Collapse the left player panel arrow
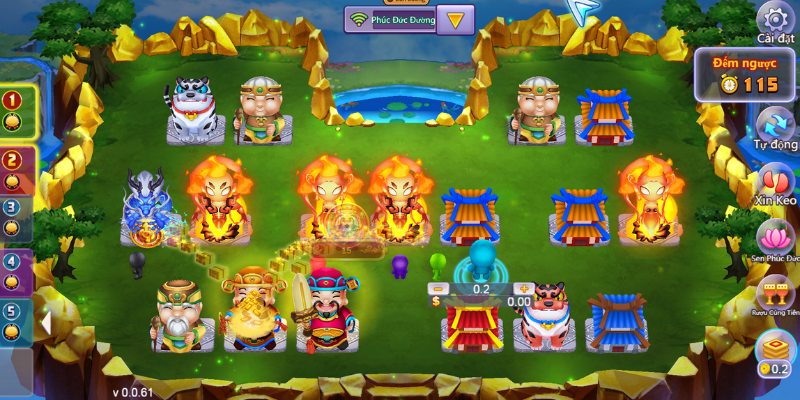 tap(45, 323)
